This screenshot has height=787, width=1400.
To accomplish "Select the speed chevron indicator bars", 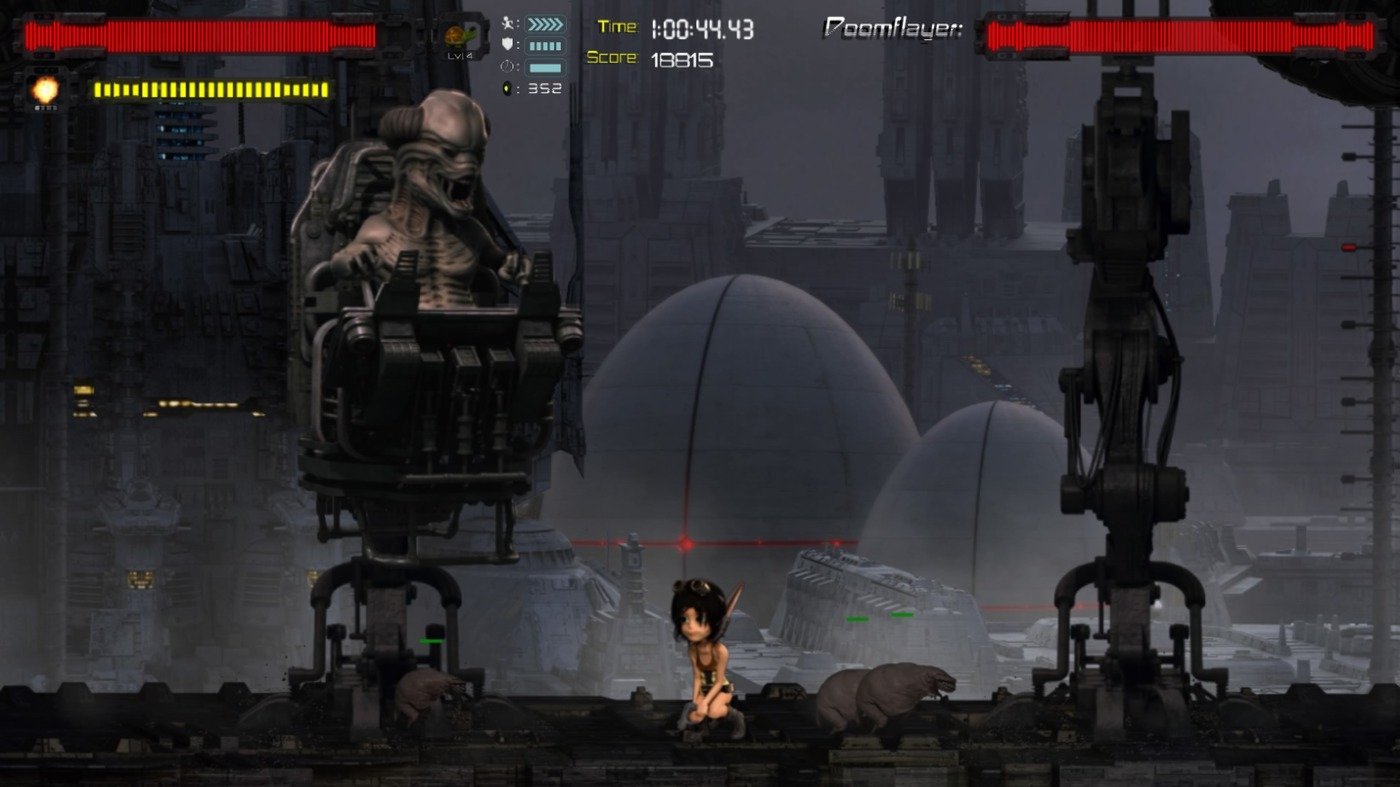I will point(545,23).
